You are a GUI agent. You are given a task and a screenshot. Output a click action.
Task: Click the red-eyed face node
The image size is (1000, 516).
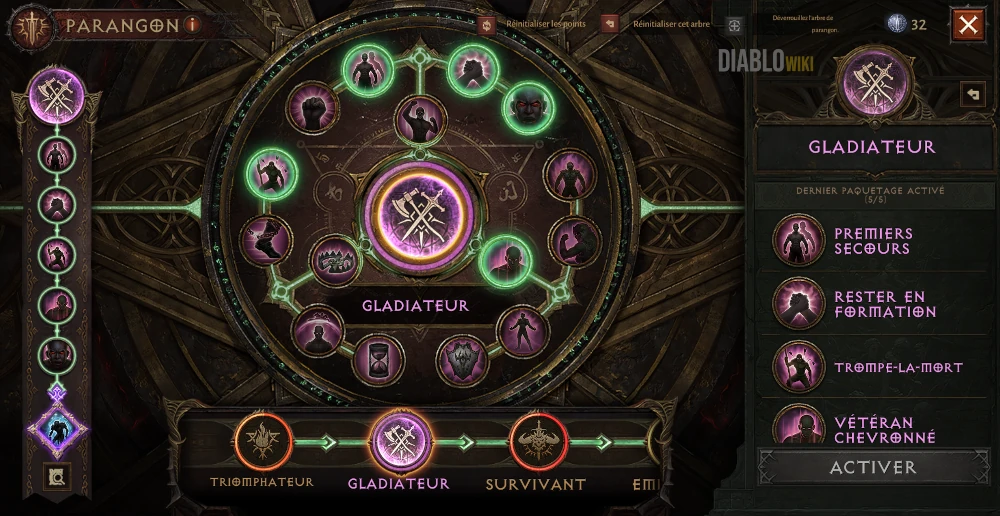527,107
